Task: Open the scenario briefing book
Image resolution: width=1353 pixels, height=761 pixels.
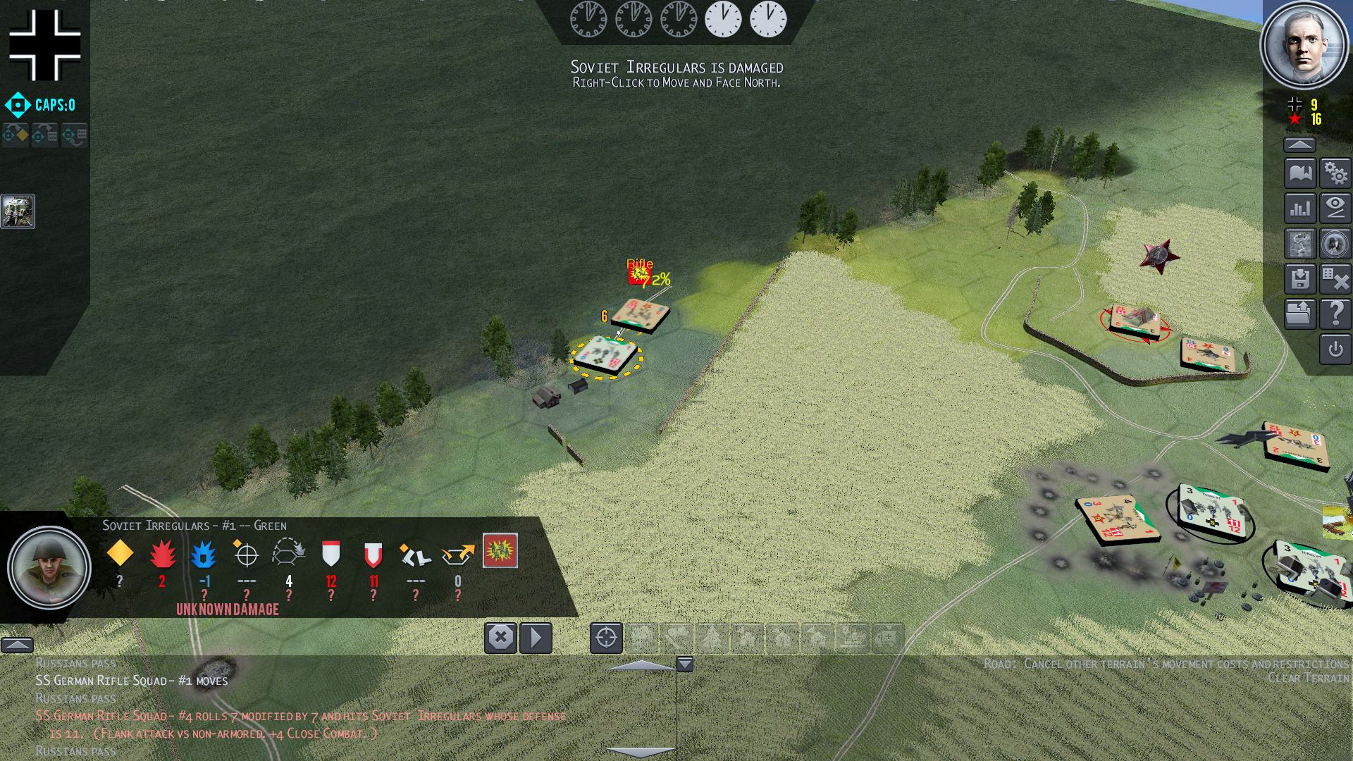Action: click(1299, 172)
